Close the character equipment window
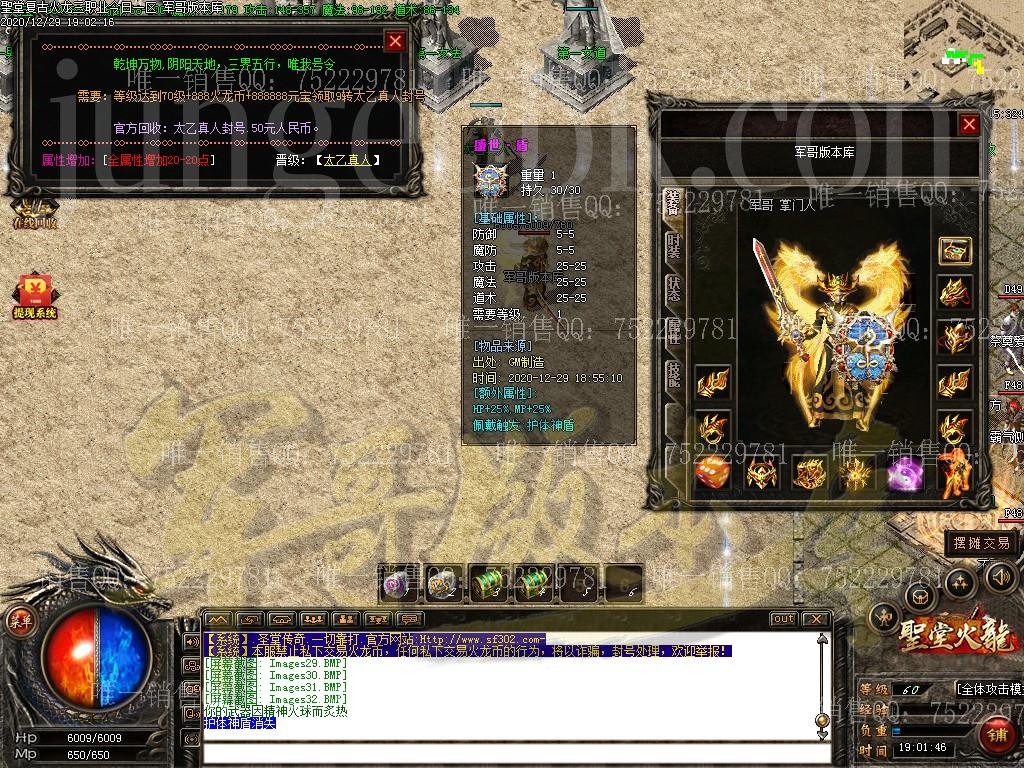 pos(968,124)
